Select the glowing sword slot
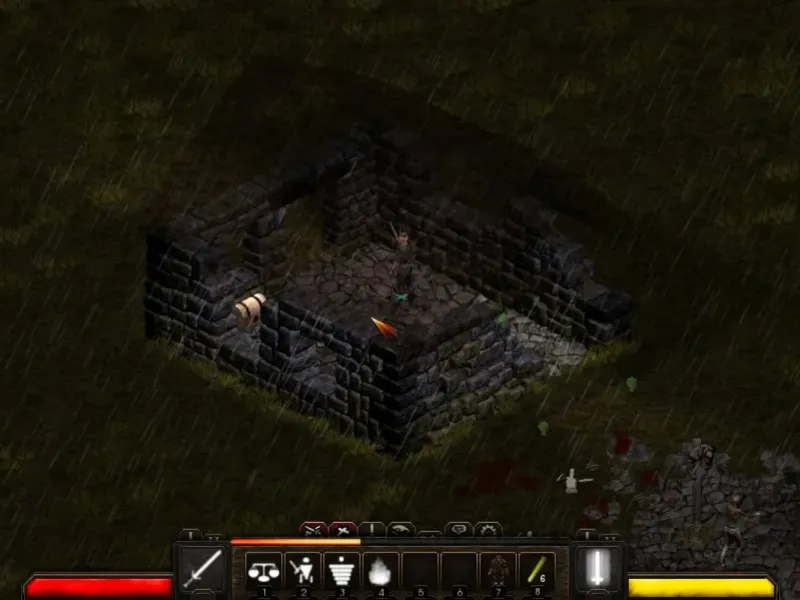800x600 pixels. point(597,570)
